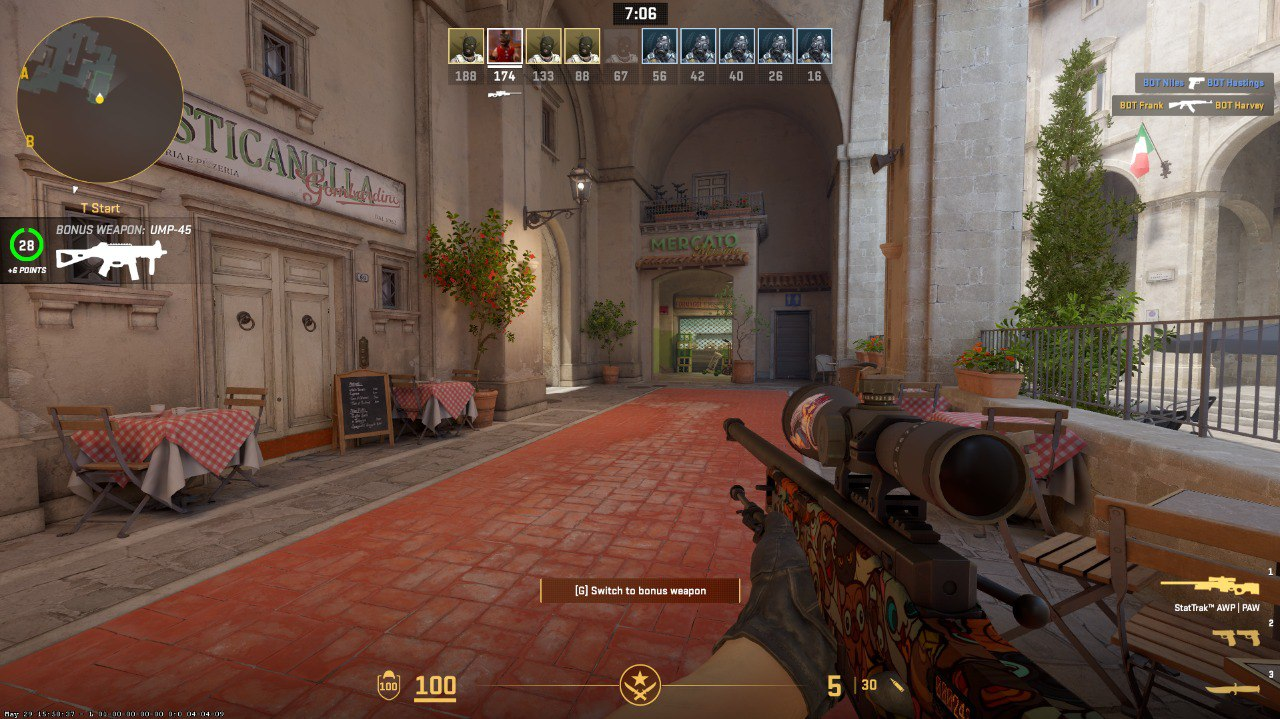Choose the gold pistol in slot 2
Viewport: 1280px width, 719px height.
1236,637
